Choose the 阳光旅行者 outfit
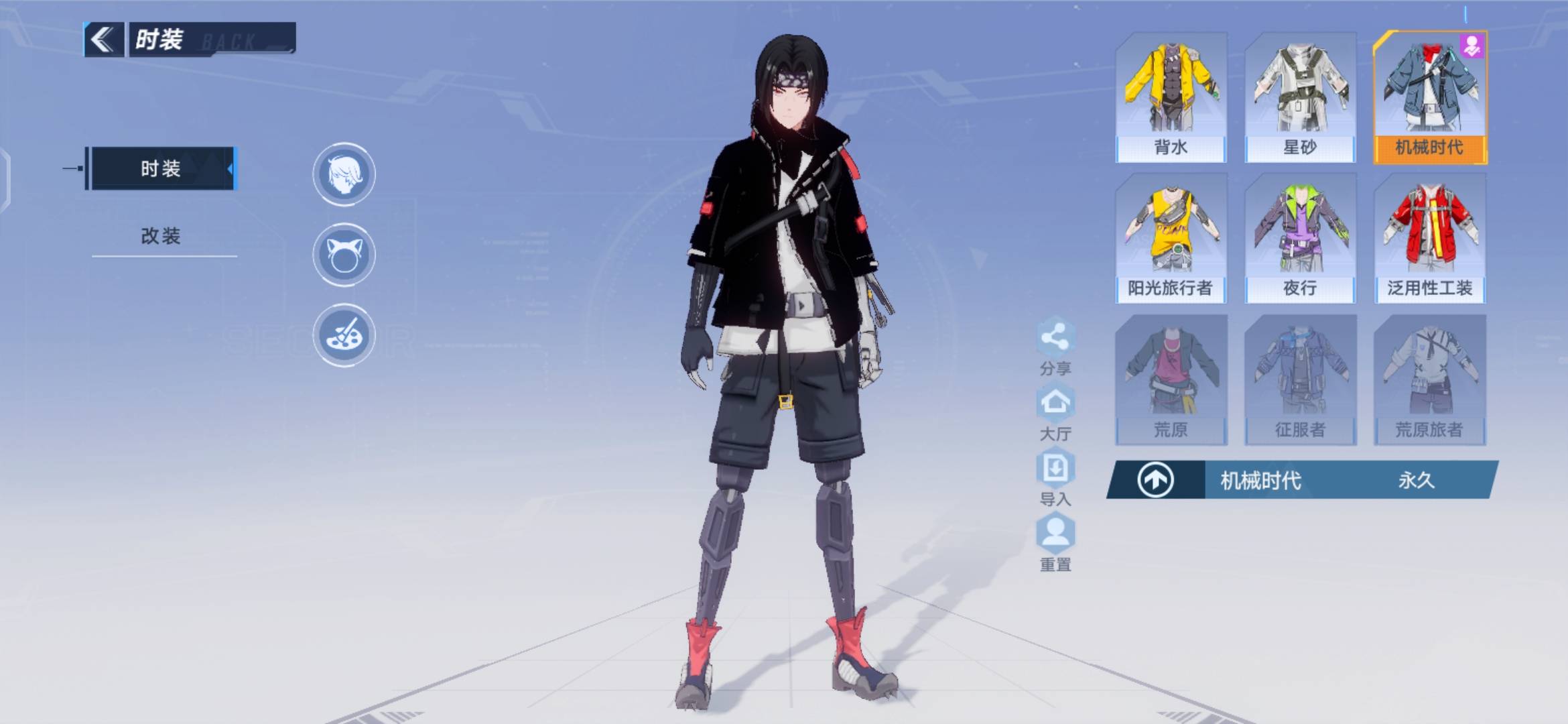Image resolution: width=1568 pixels, height=724 pixels. [x=1171, y=238]
